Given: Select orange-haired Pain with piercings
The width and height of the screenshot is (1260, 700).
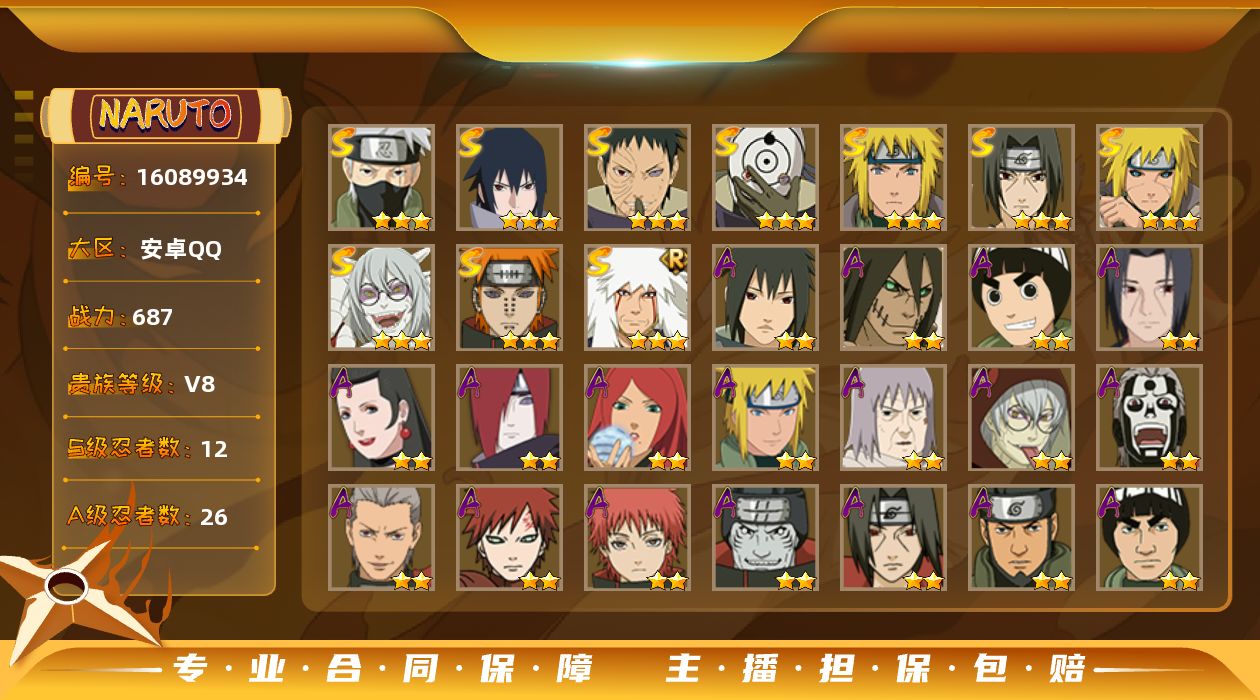Looking at the screenshot, I should (509, 297).
